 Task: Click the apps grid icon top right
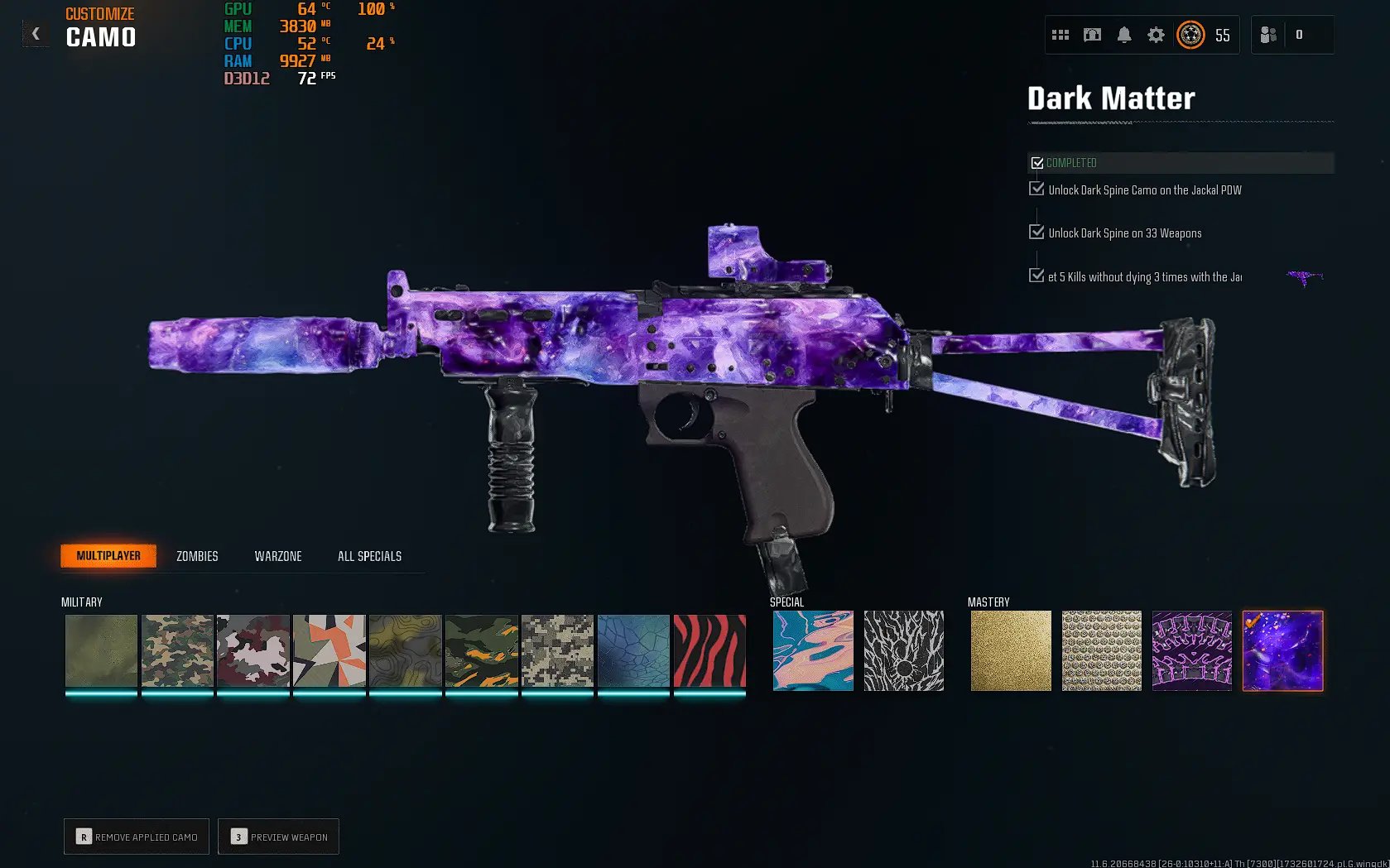pos(1061,35)
